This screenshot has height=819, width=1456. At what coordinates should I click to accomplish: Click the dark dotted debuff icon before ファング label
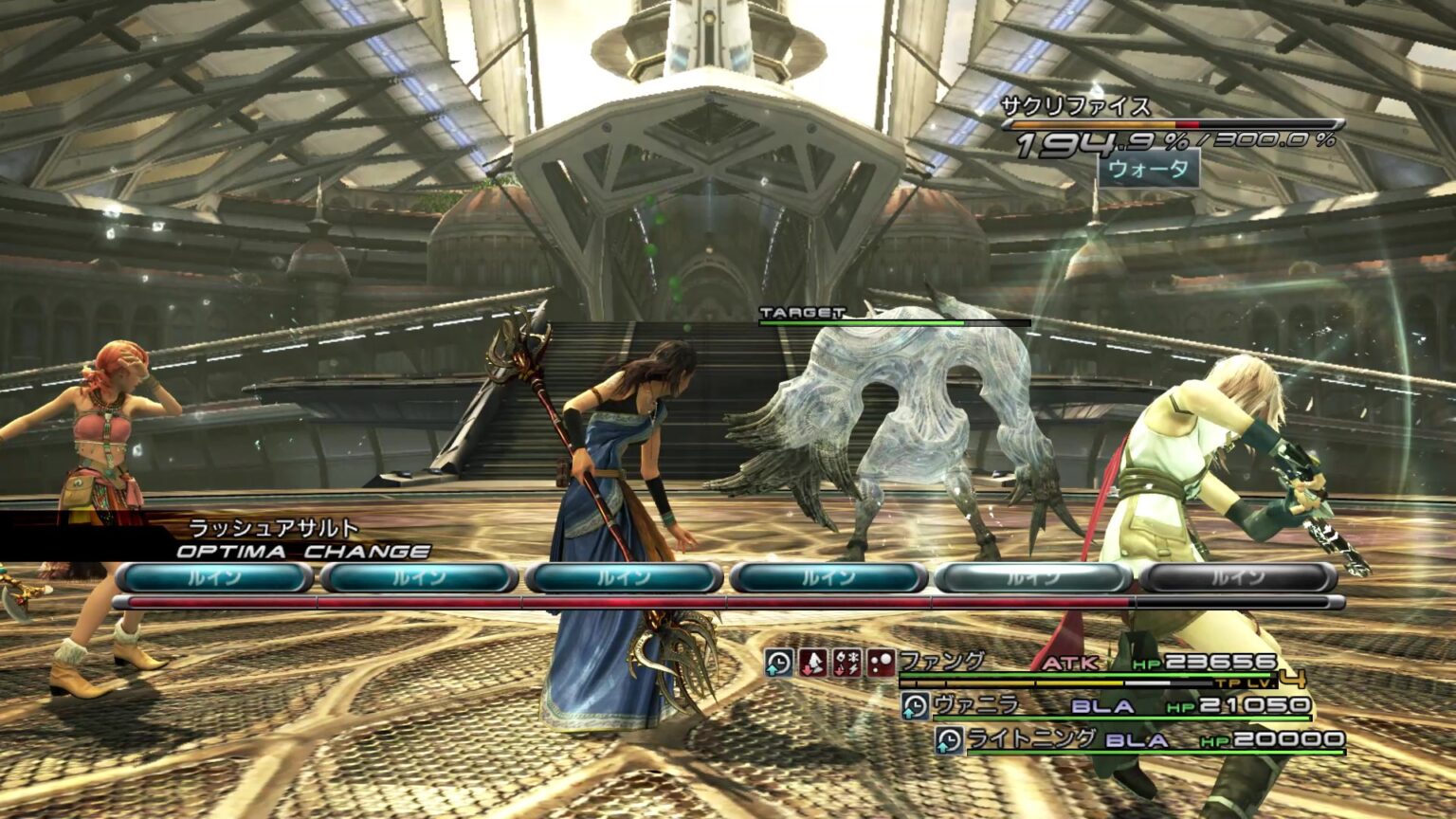[x=882, y=662]
